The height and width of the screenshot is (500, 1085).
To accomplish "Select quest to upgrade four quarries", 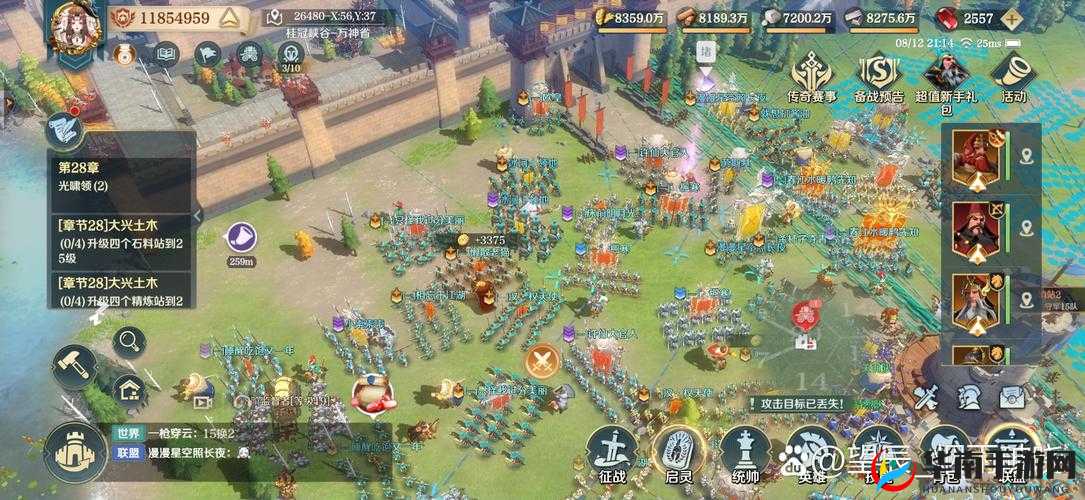I will click(120, 242).
